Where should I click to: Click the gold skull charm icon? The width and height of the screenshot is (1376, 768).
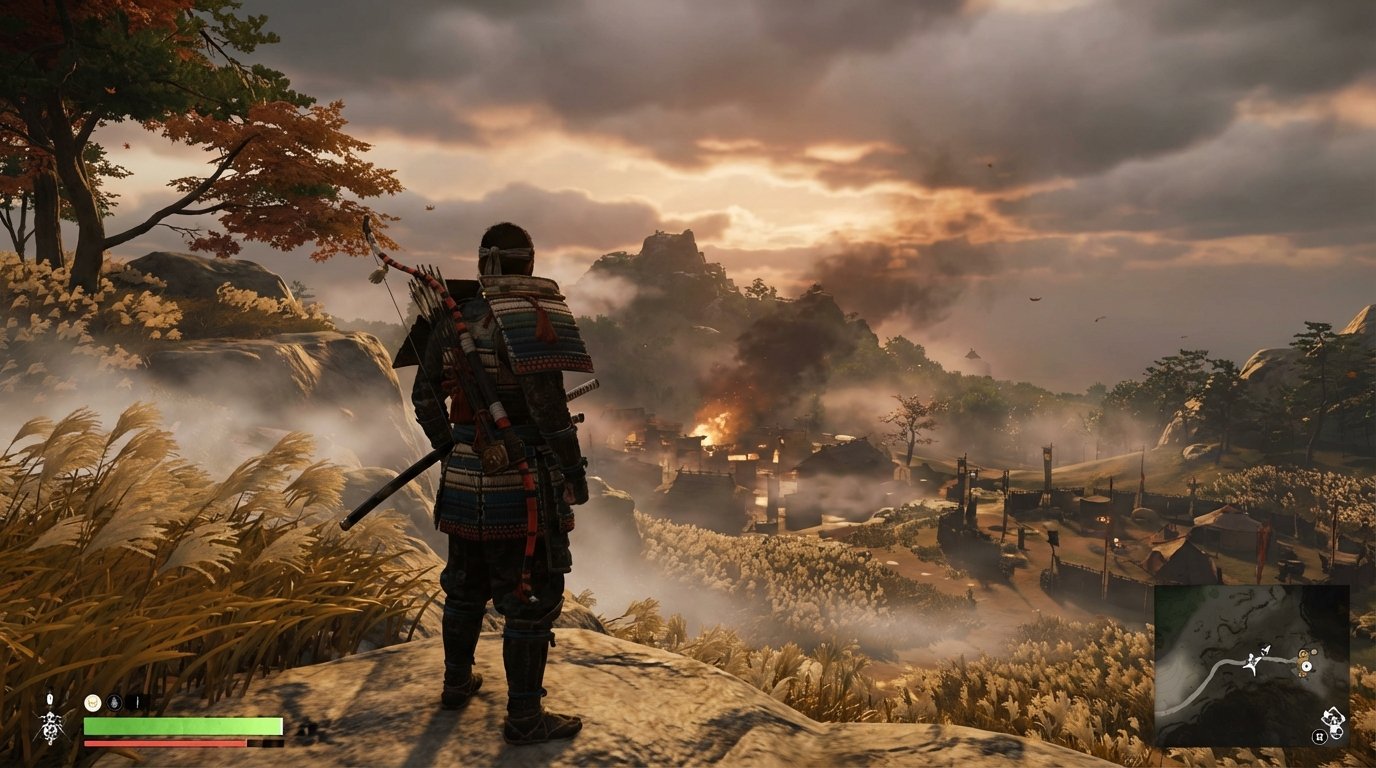coord(93,703)
